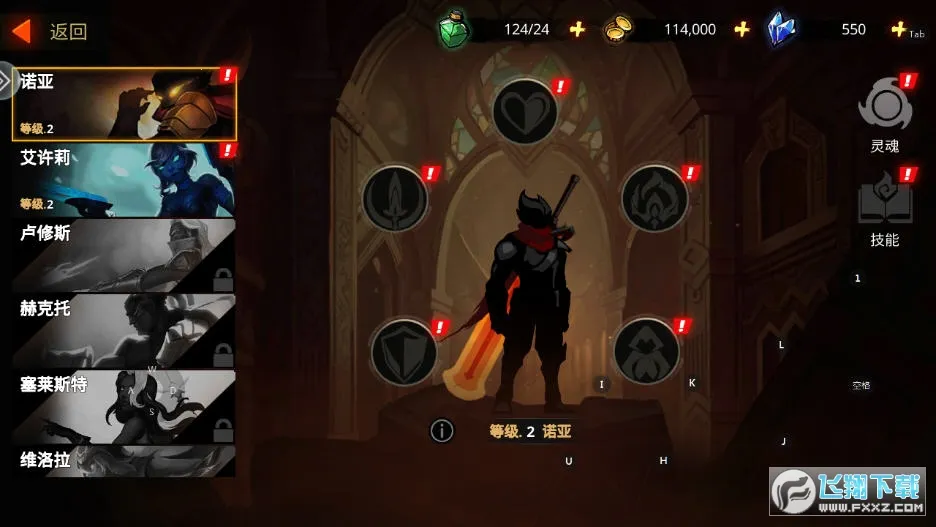Select the shield armor slot
Screen dimensions: 936x527
(404, 352)
